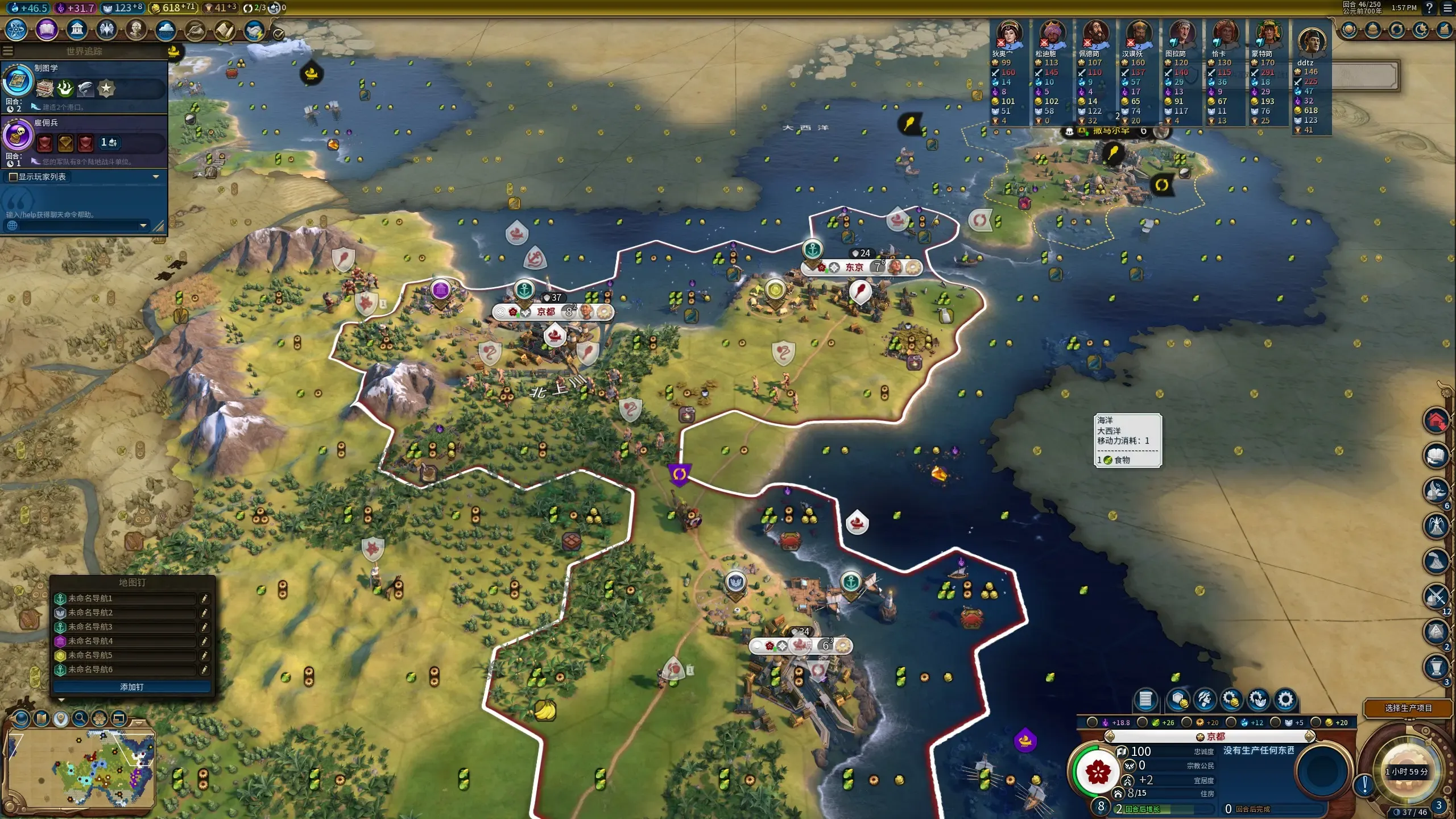Screen dimensions: 1456x819
Task: Toggle the 显示玩家列表 checkbox
Action: click(x=14, y=177)
